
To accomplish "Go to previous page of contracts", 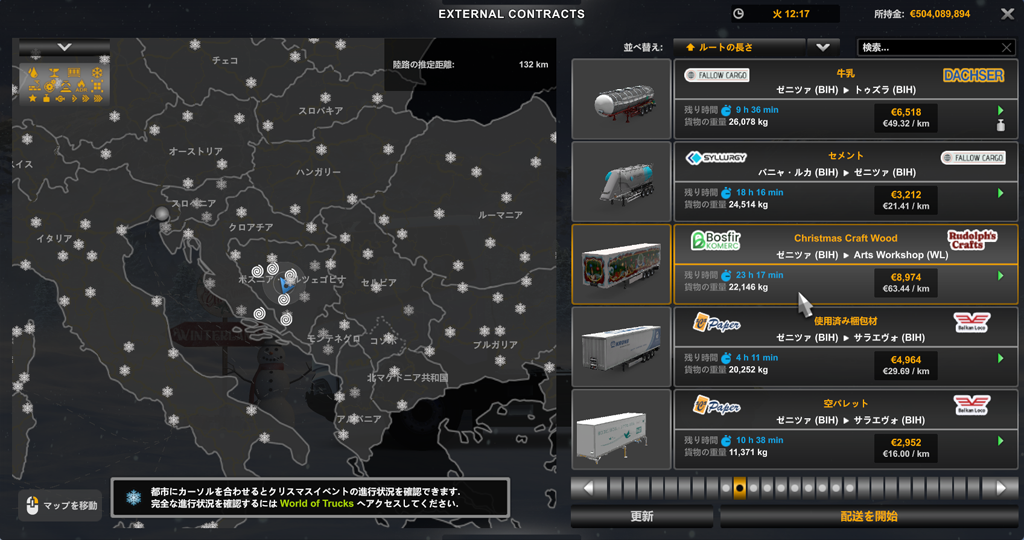I will (589, 488).
